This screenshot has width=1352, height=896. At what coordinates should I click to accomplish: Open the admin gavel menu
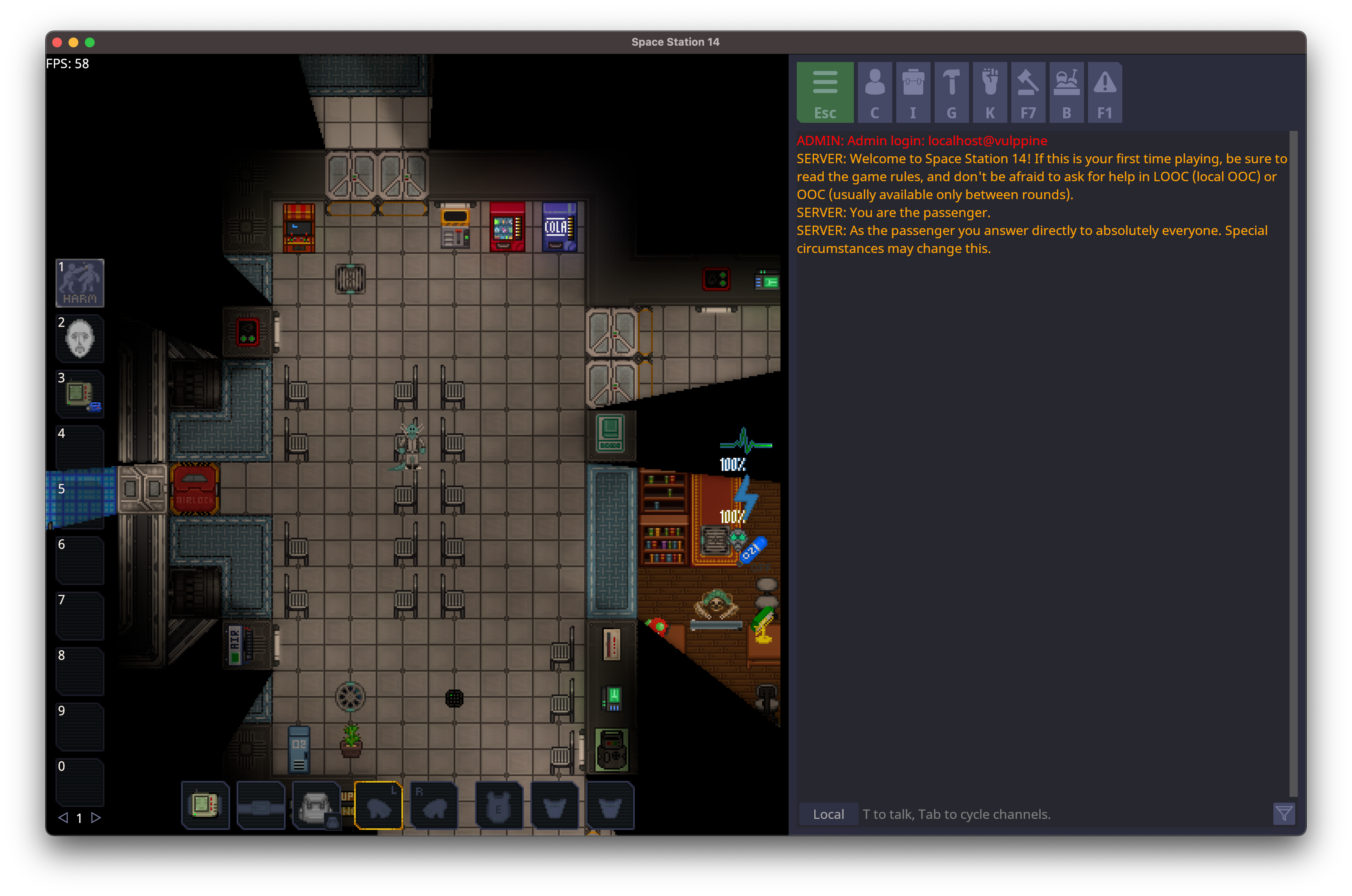pos(1028,93)
